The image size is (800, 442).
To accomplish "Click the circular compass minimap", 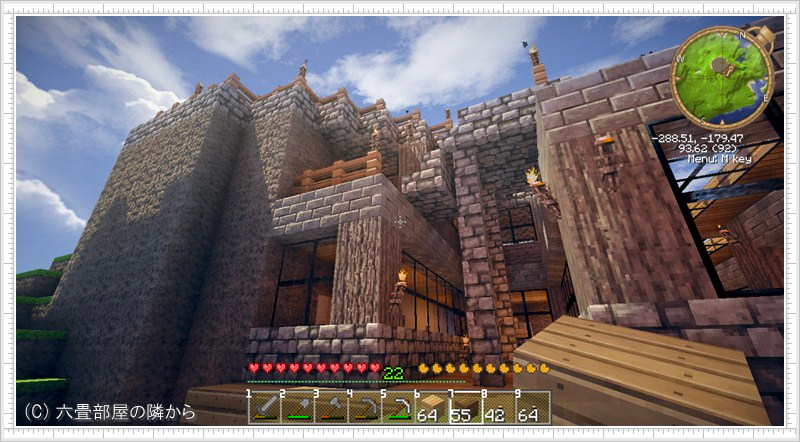I will [x=722, y=77].
